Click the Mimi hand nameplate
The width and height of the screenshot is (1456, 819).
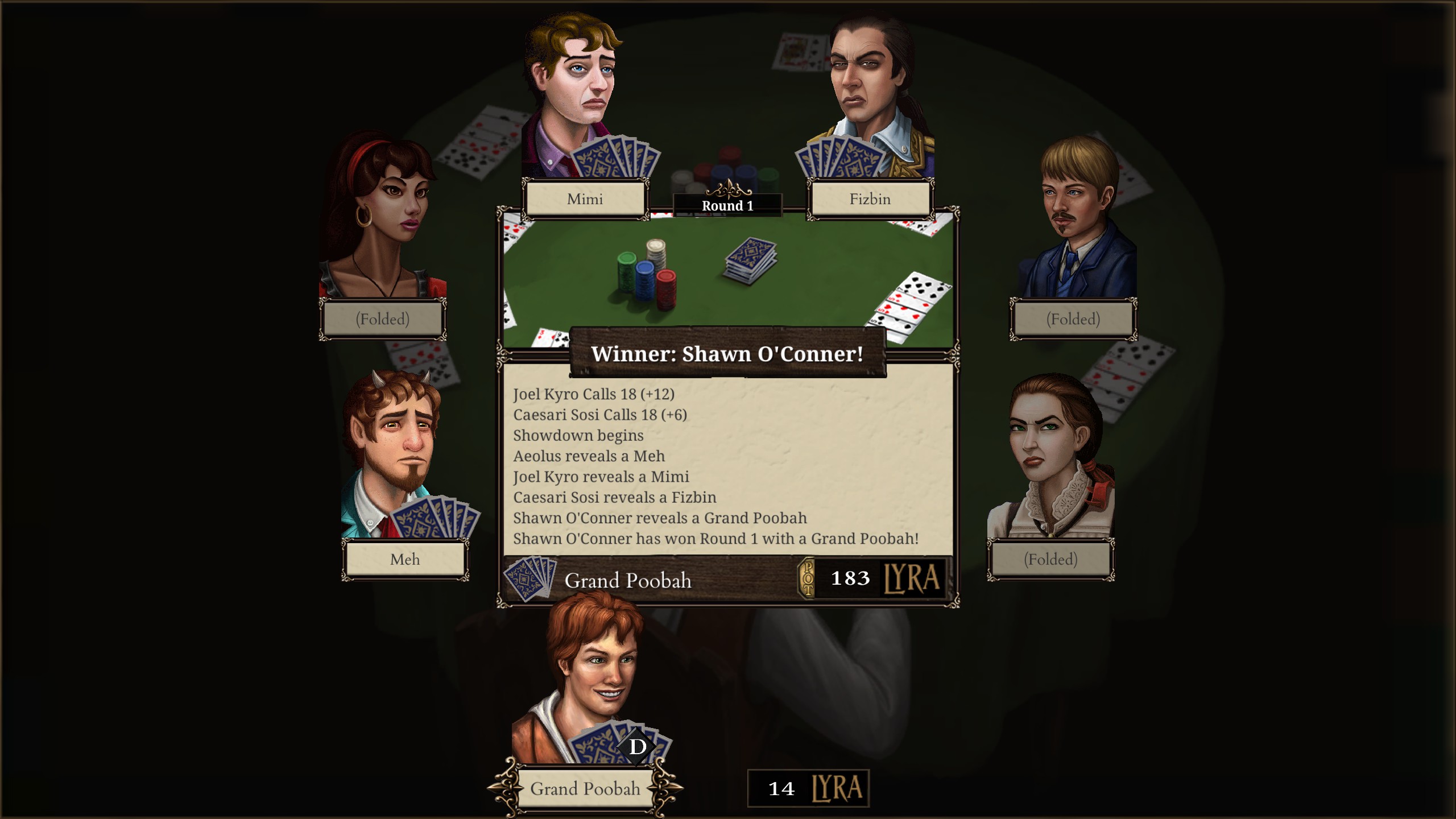[x=585, y=199]
